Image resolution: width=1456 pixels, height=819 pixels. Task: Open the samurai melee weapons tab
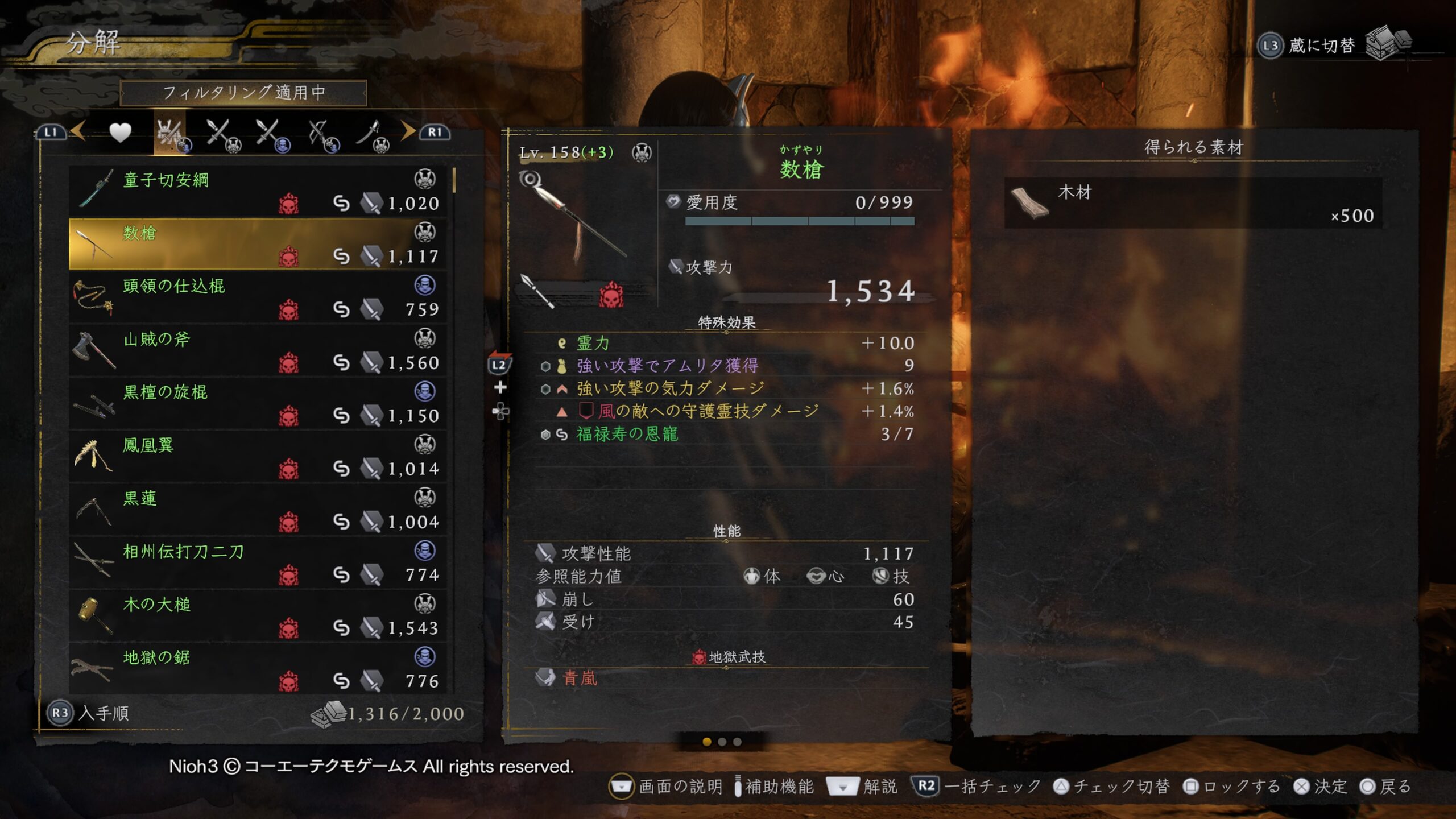[x=223, y=135]
